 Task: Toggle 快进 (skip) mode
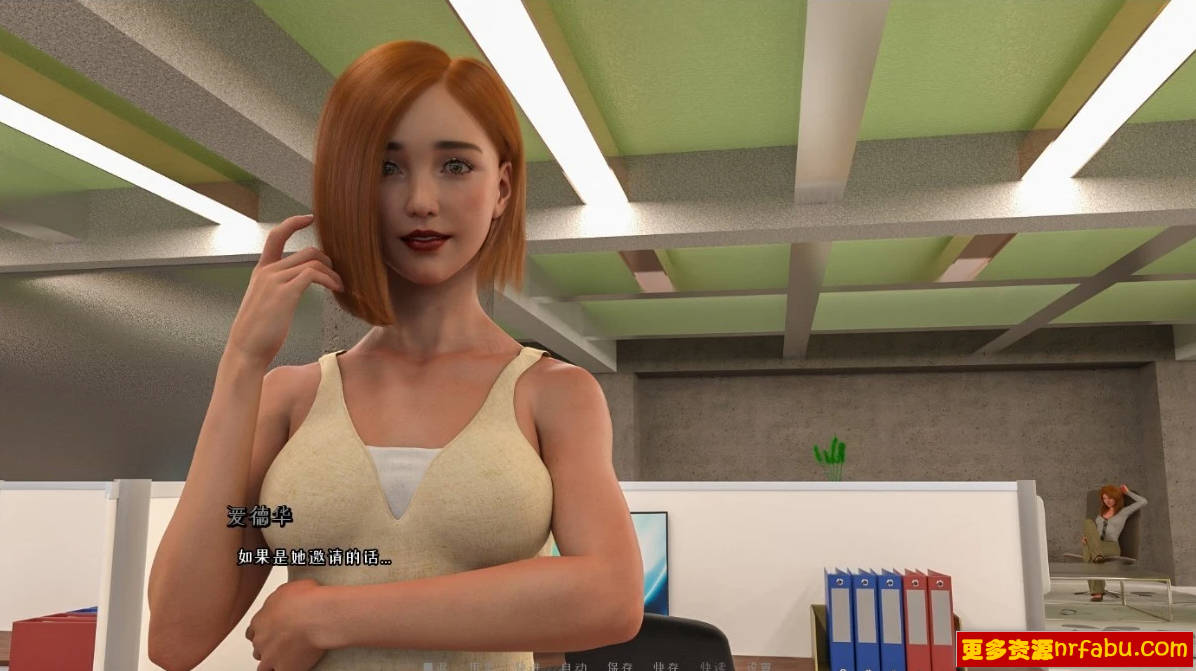[x=528, y=666]
